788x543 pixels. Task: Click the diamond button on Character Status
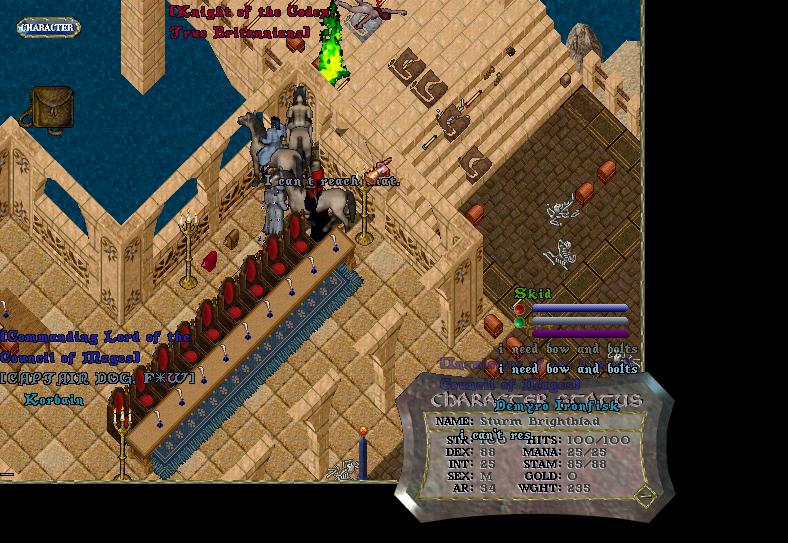645,494
